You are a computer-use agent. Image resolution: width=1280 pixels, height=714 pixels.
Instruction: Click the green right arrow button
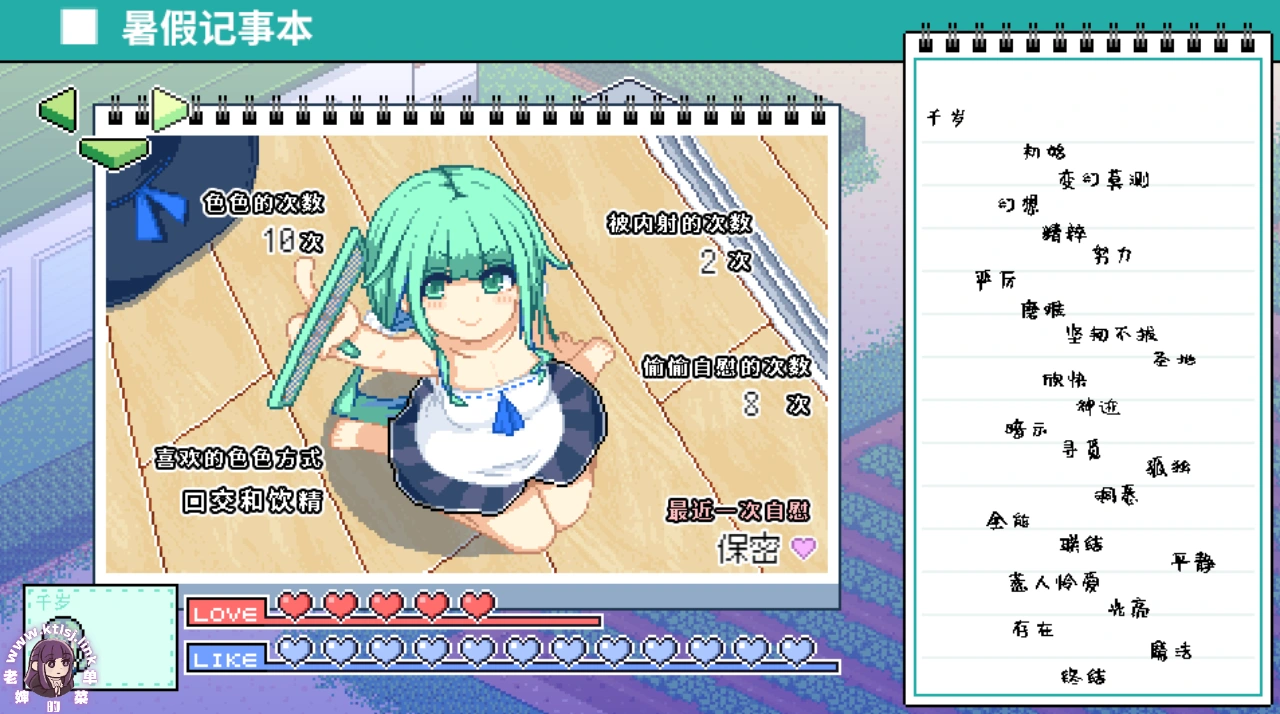(168, 109)
